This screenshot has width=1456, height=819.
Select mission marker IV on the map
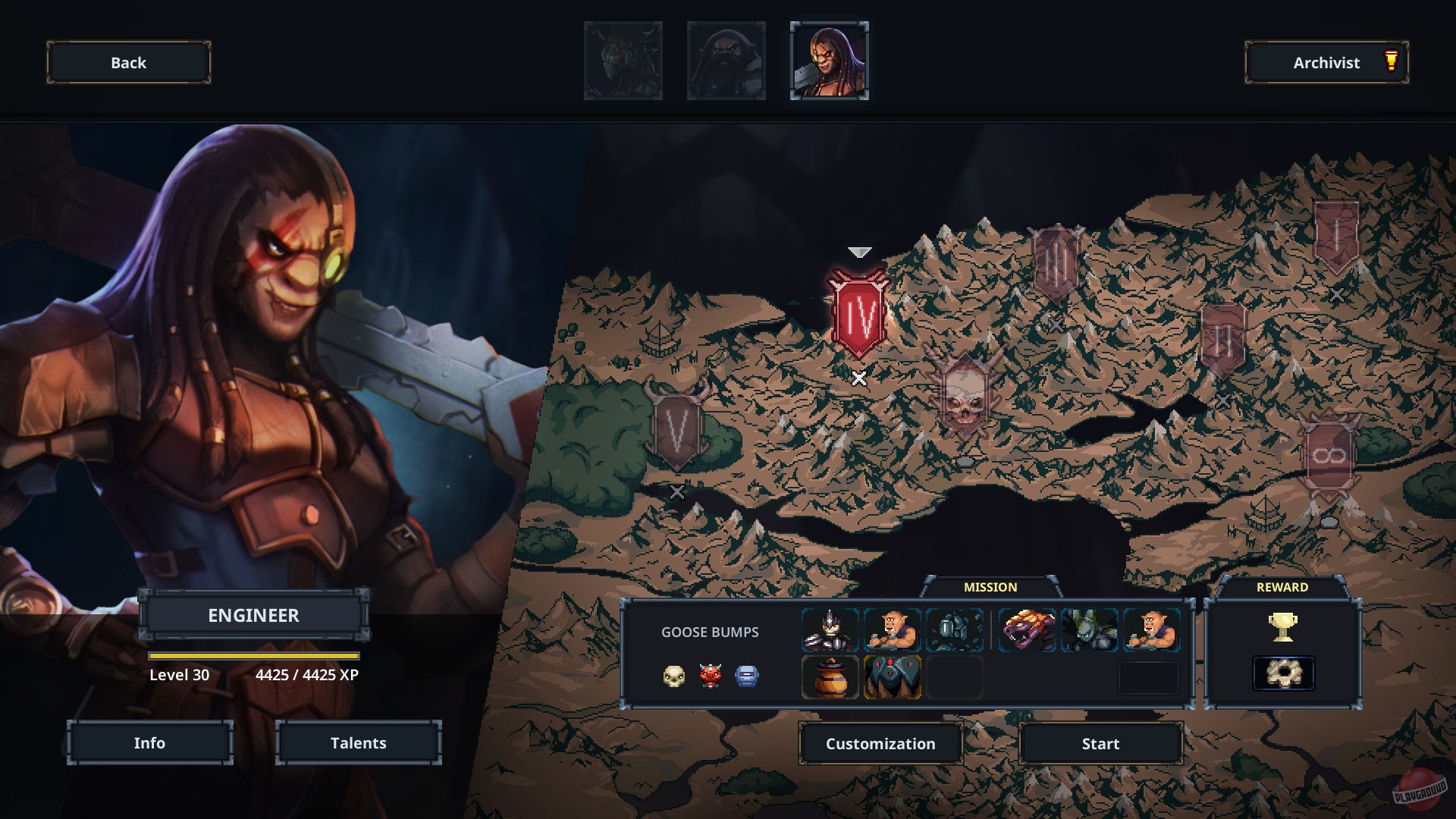tap(861, 309)
